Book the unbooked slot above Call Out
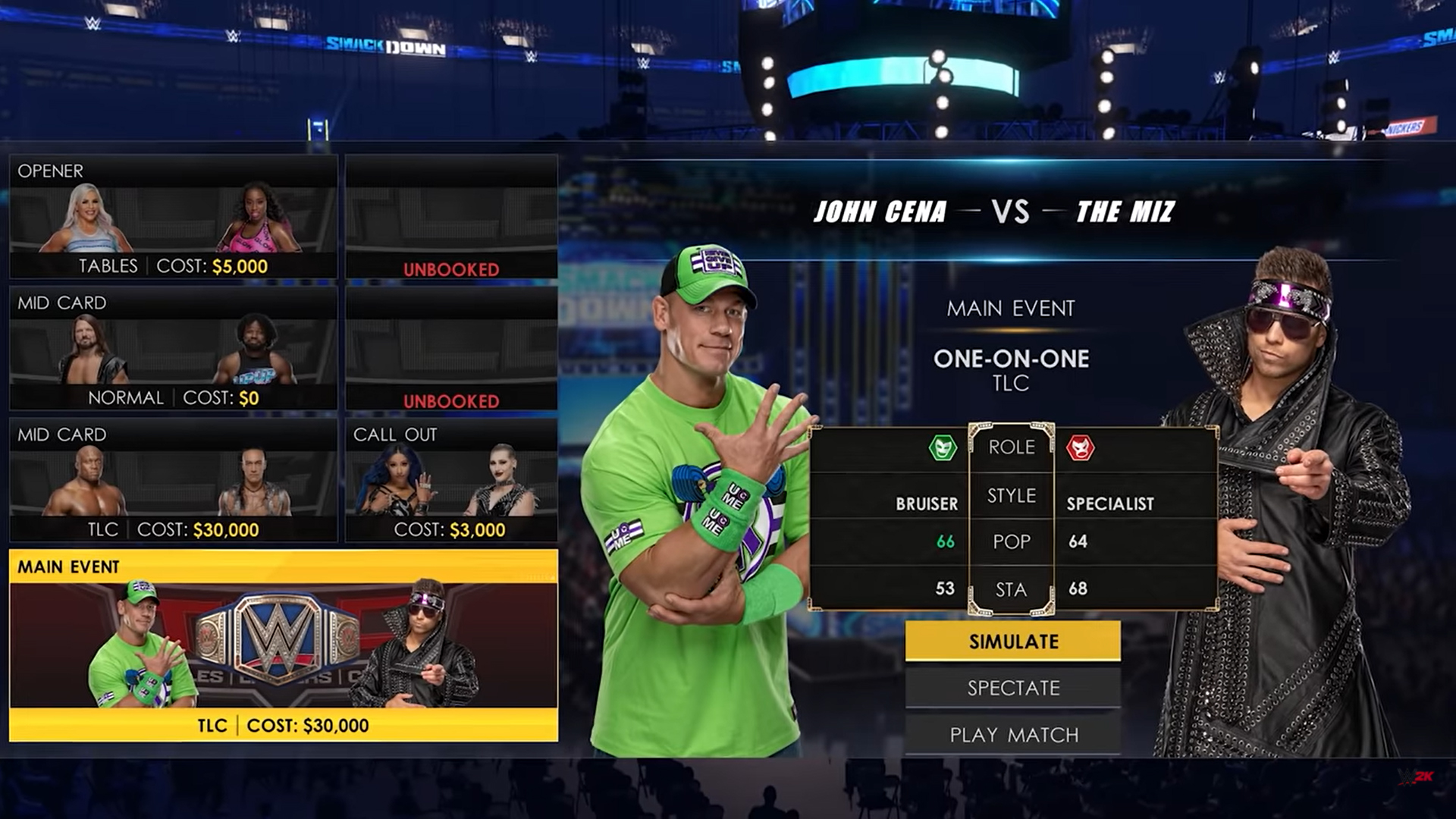Screen dimensions: 1456x819 click(451, 349)
